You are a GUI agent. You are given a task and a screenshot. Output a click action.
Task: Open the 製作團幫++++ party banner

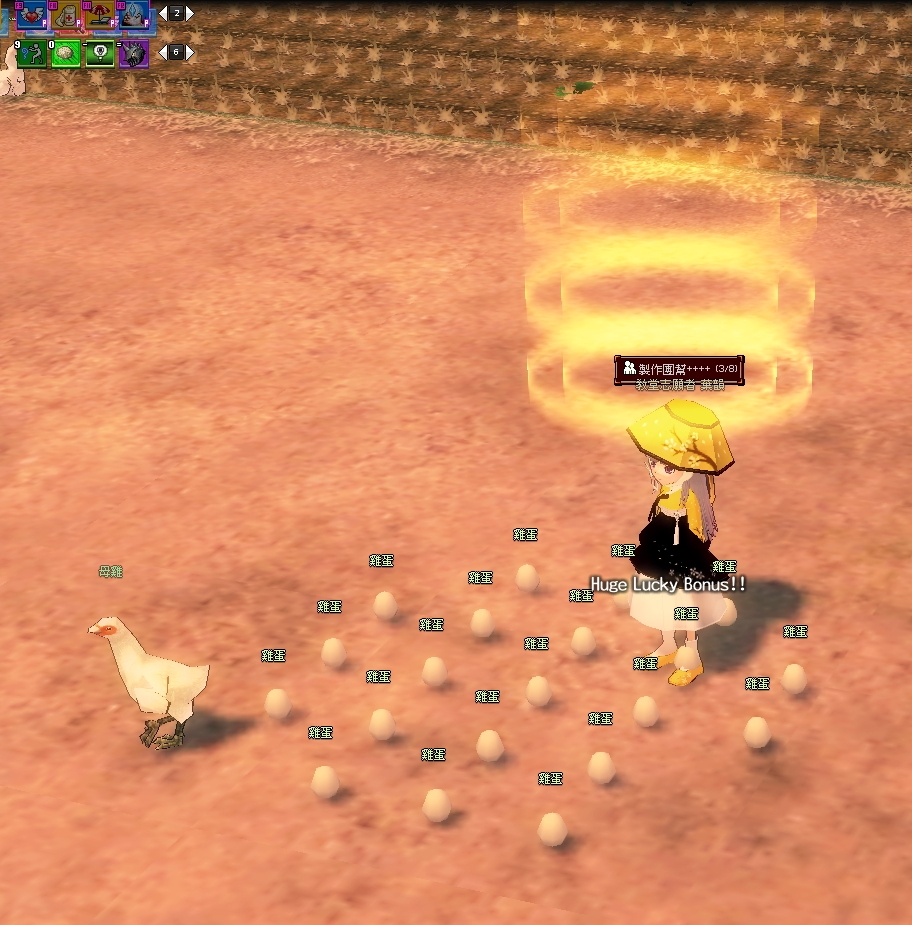[x=679, y=369]
